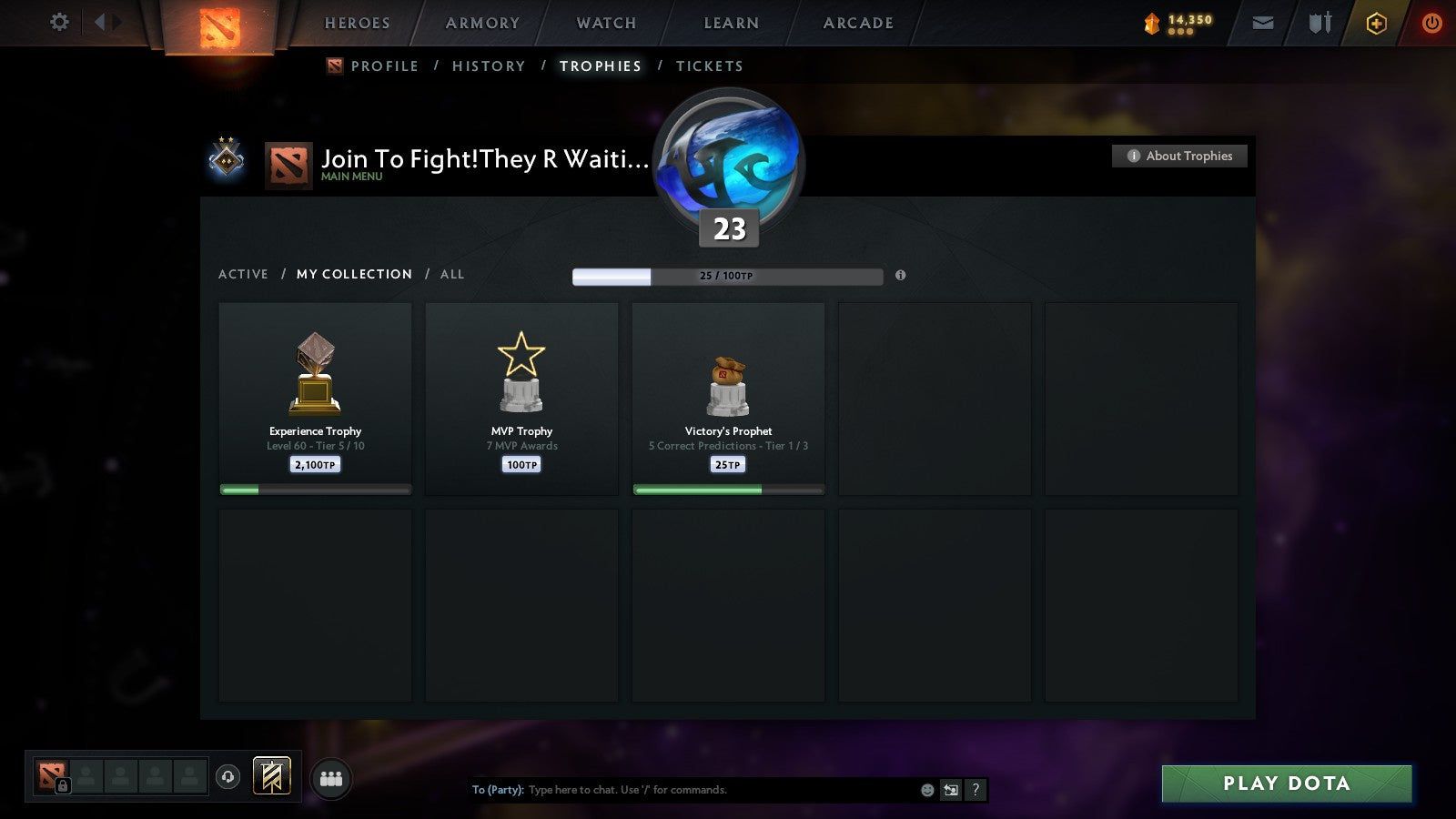1456x819 pixels.
Task: Switch to the TICKETS tab
Action: (x=709, y=66)
